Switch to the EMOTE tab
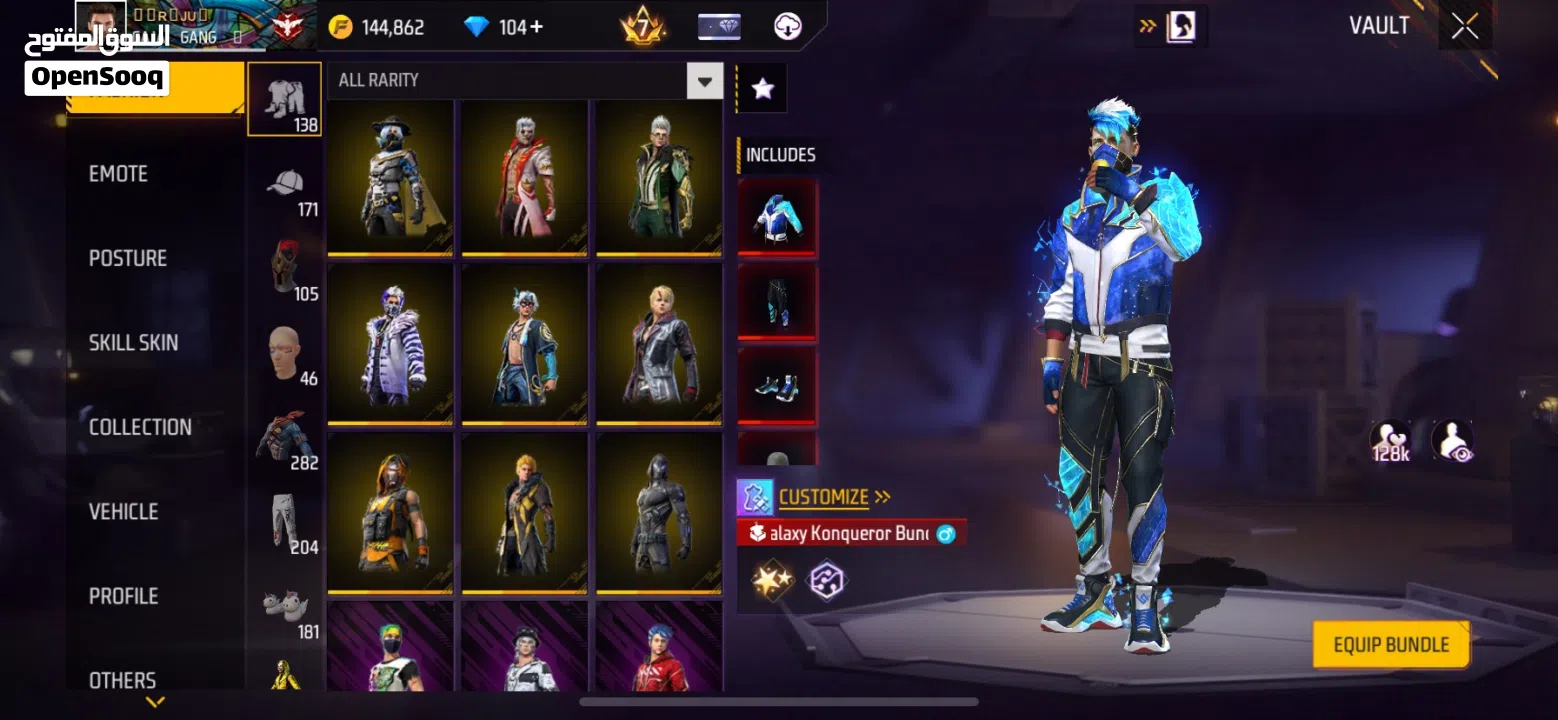Image resolution: width=1558 pixels, height=720 pixels. [x=119, y=173]
